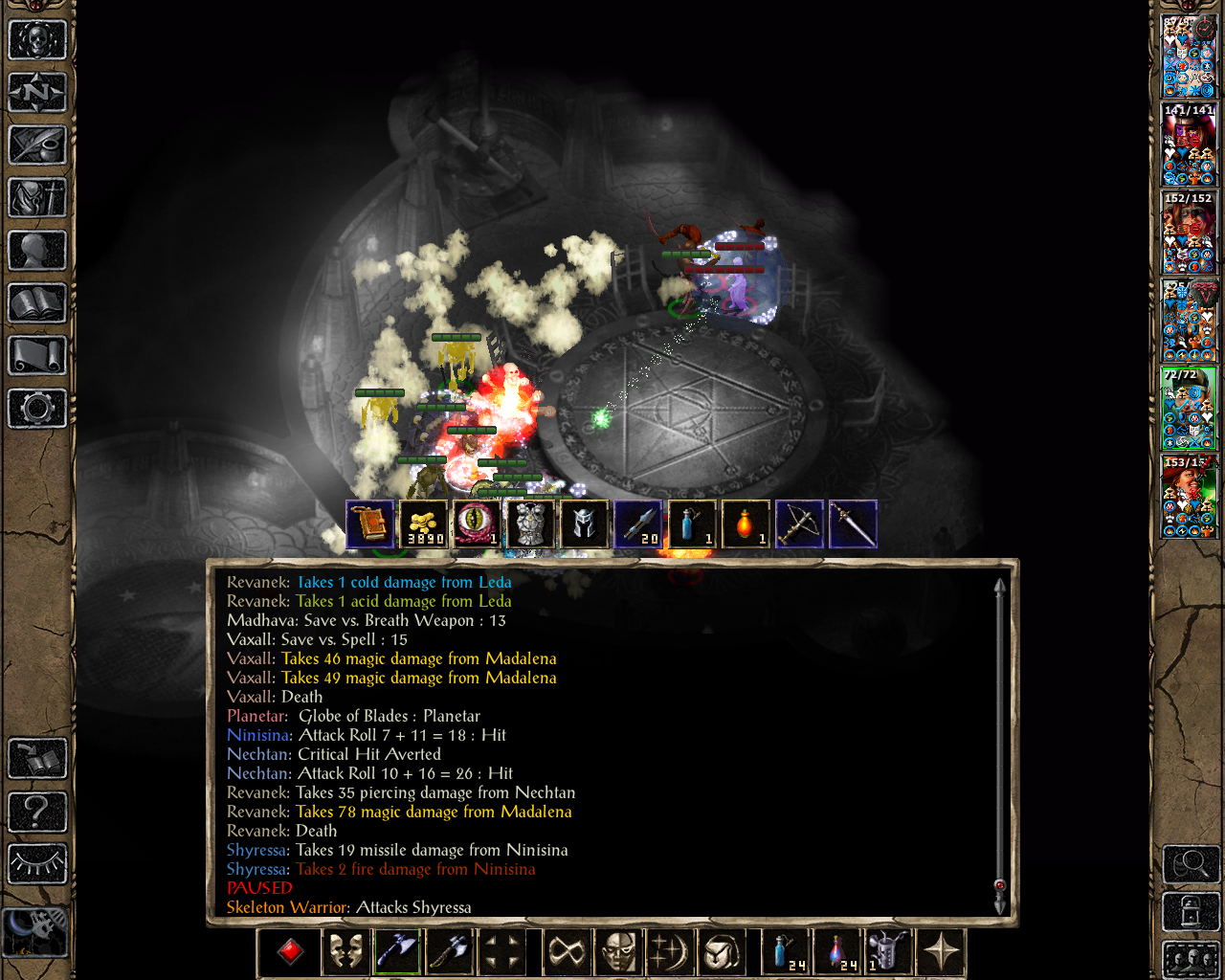Image resolution: width=1225 pixels, height=980 pixels.
Task: Open the options gear button
Action: click(x=36, y=409)
